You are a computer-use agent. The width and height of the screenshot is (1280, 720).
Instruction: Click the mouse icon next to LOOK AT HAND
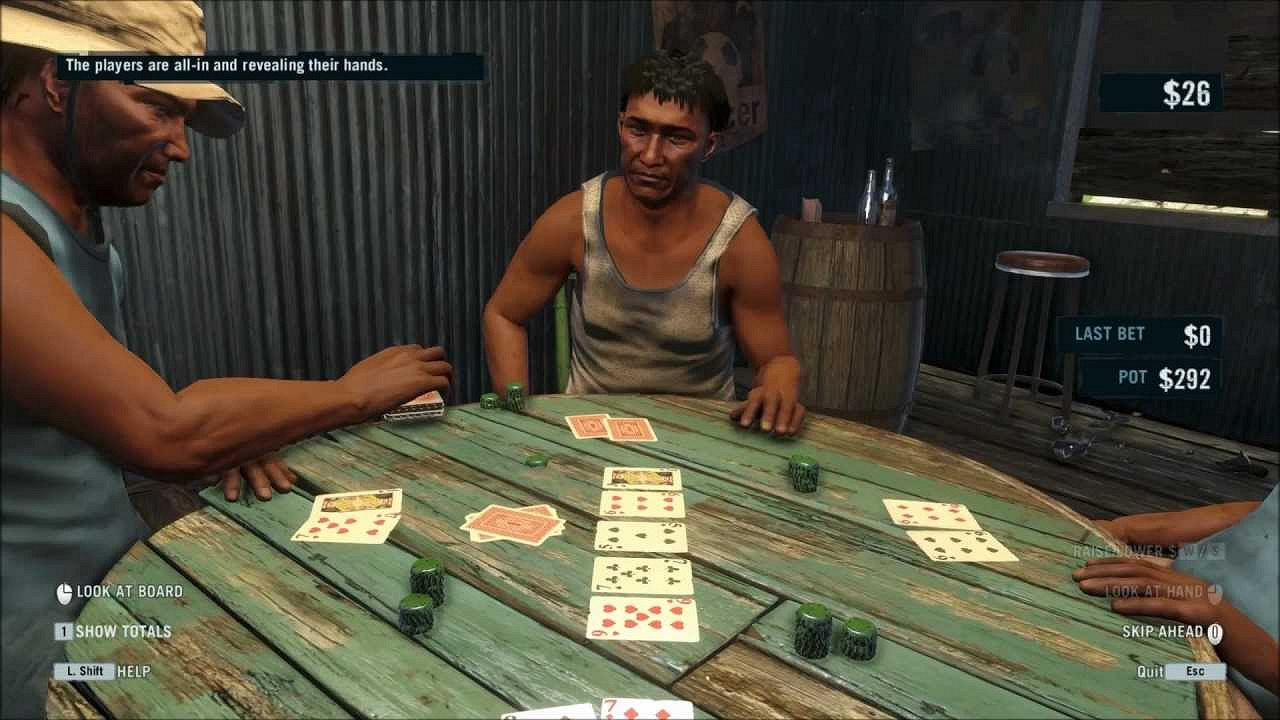(1215, 590)
